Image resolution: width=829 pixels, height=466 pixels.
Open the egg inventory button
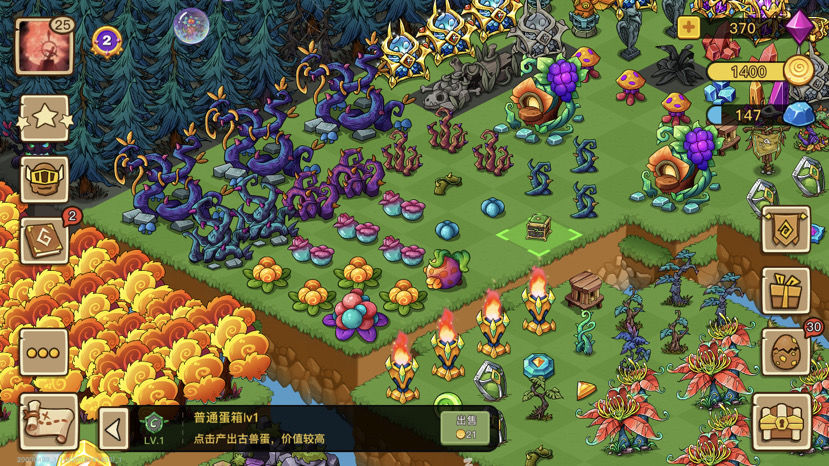pos(786,353)
